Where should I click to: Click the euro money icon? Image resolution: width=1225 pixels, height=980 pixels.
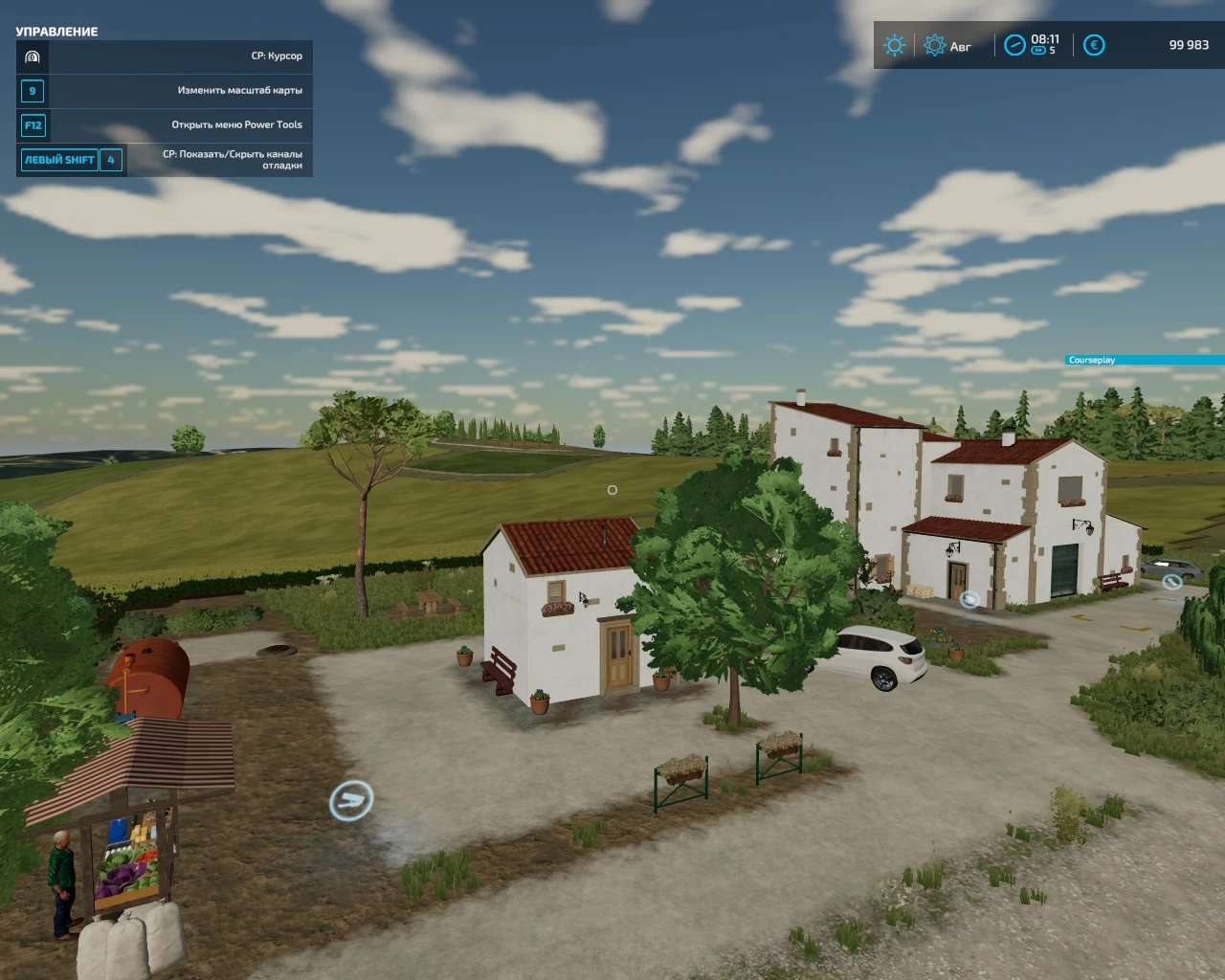tap(1094, 45)
